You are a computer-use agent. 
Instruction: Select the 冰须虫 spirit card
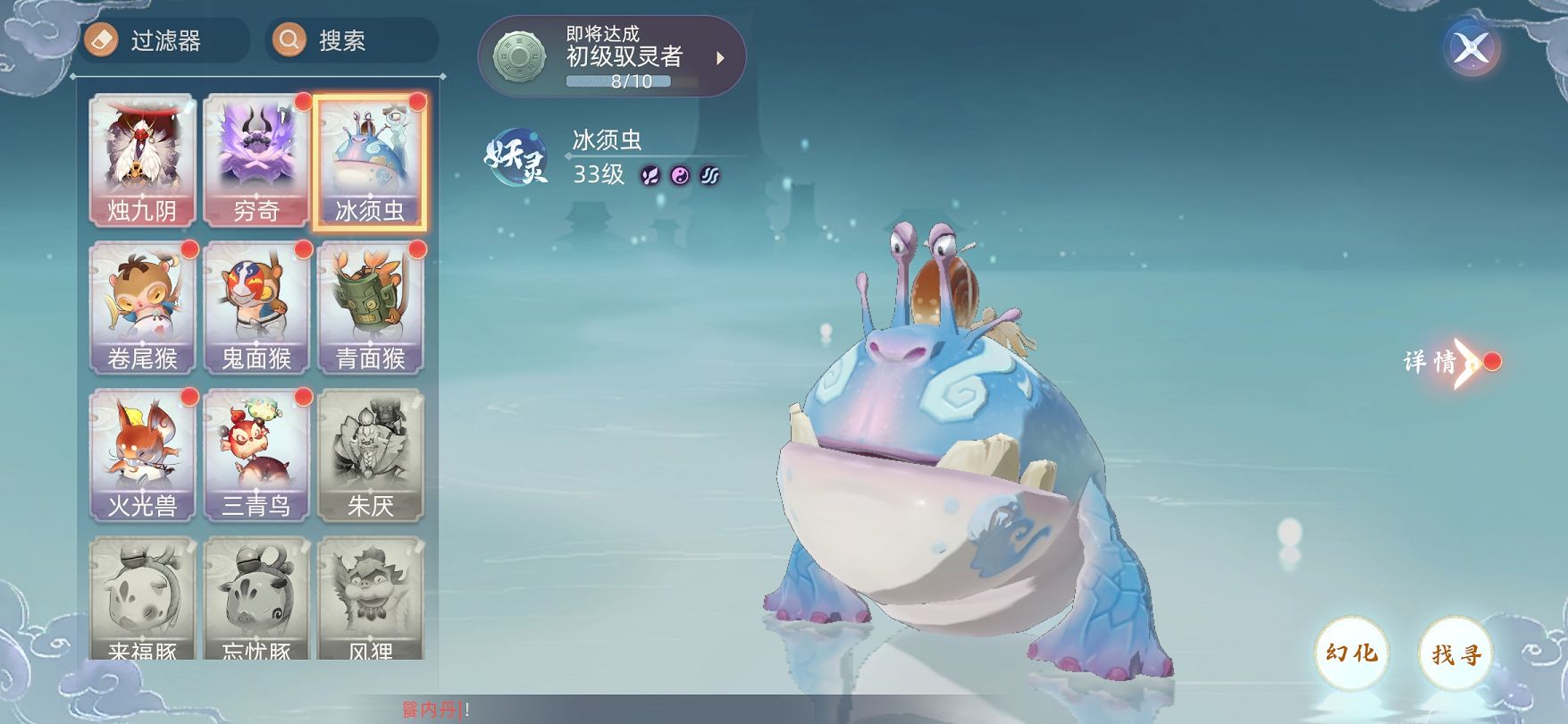[370, 161]
